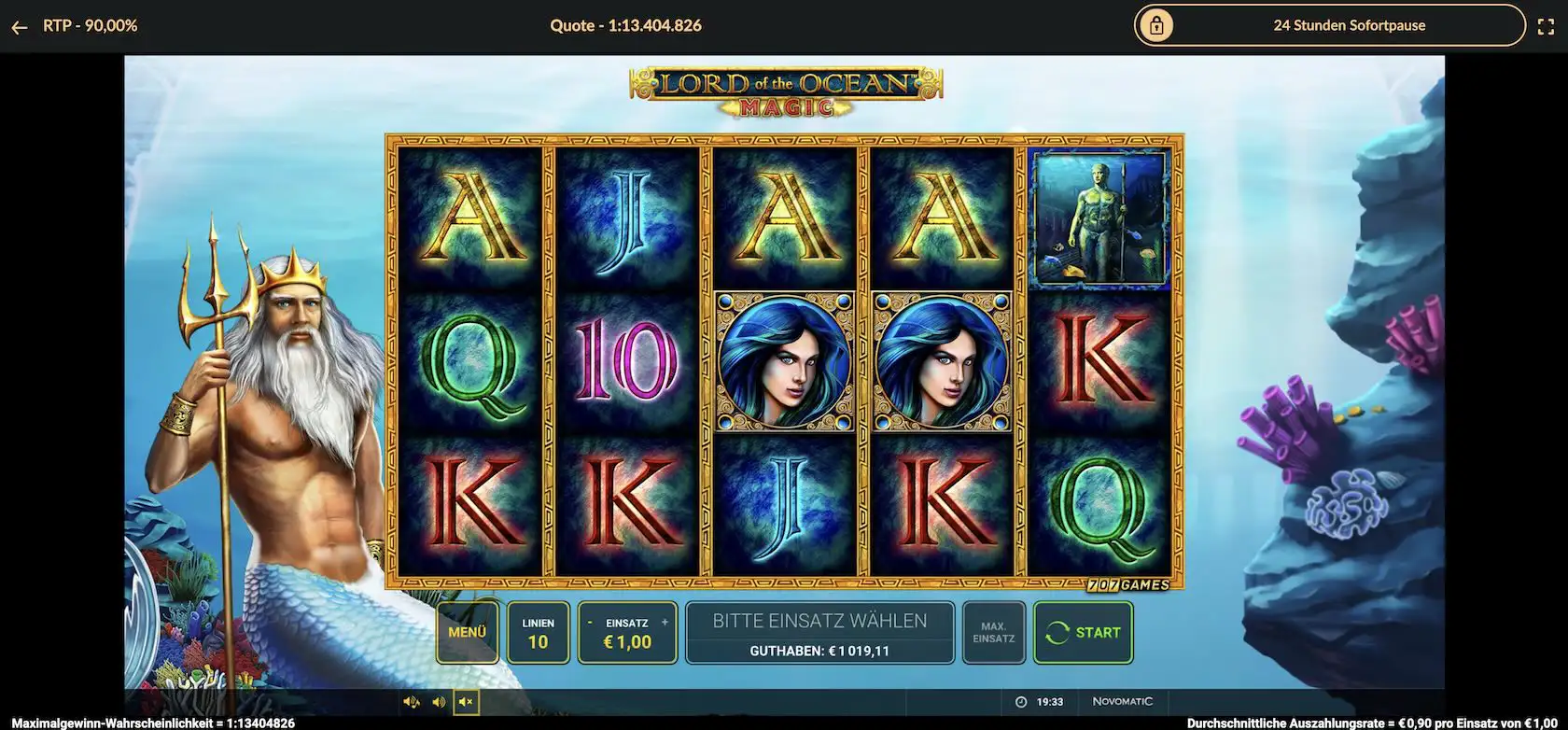The width and height of the screenshot is (1568, 730).
Task: Toggle the highlighted mute speaker control
Action: click(x=465, y=701)
